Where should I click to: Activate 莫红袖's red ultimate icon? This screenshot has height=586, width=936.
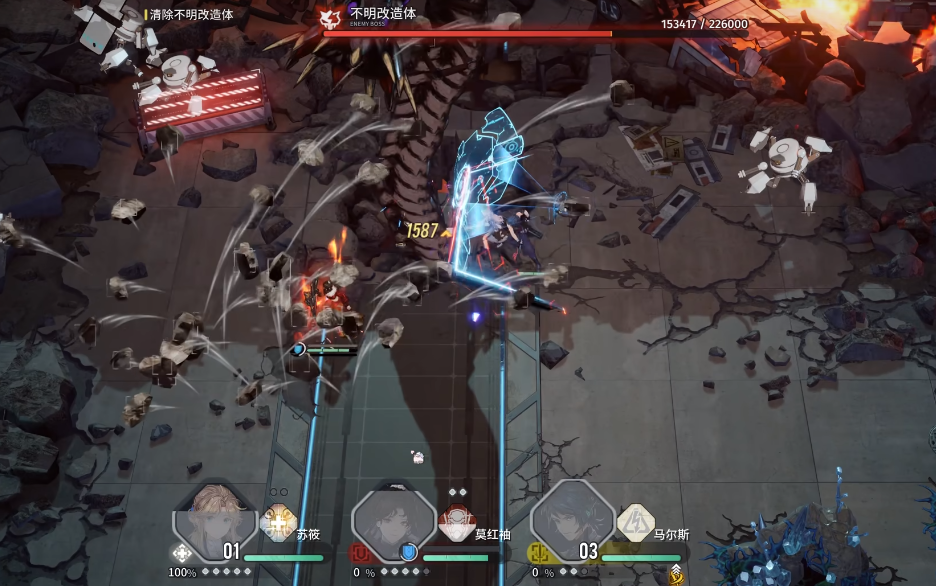(x=360, y=552)
